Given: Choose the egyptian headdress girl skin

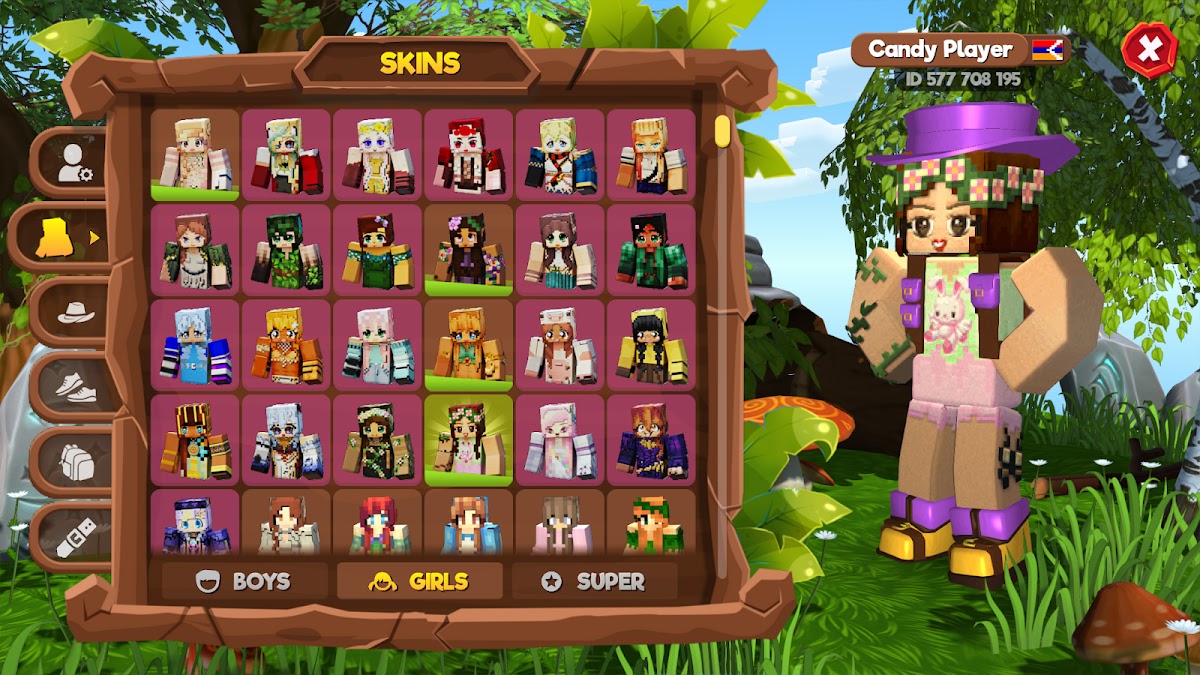Looking at the screenshot, I should click(x=195, y=440).
